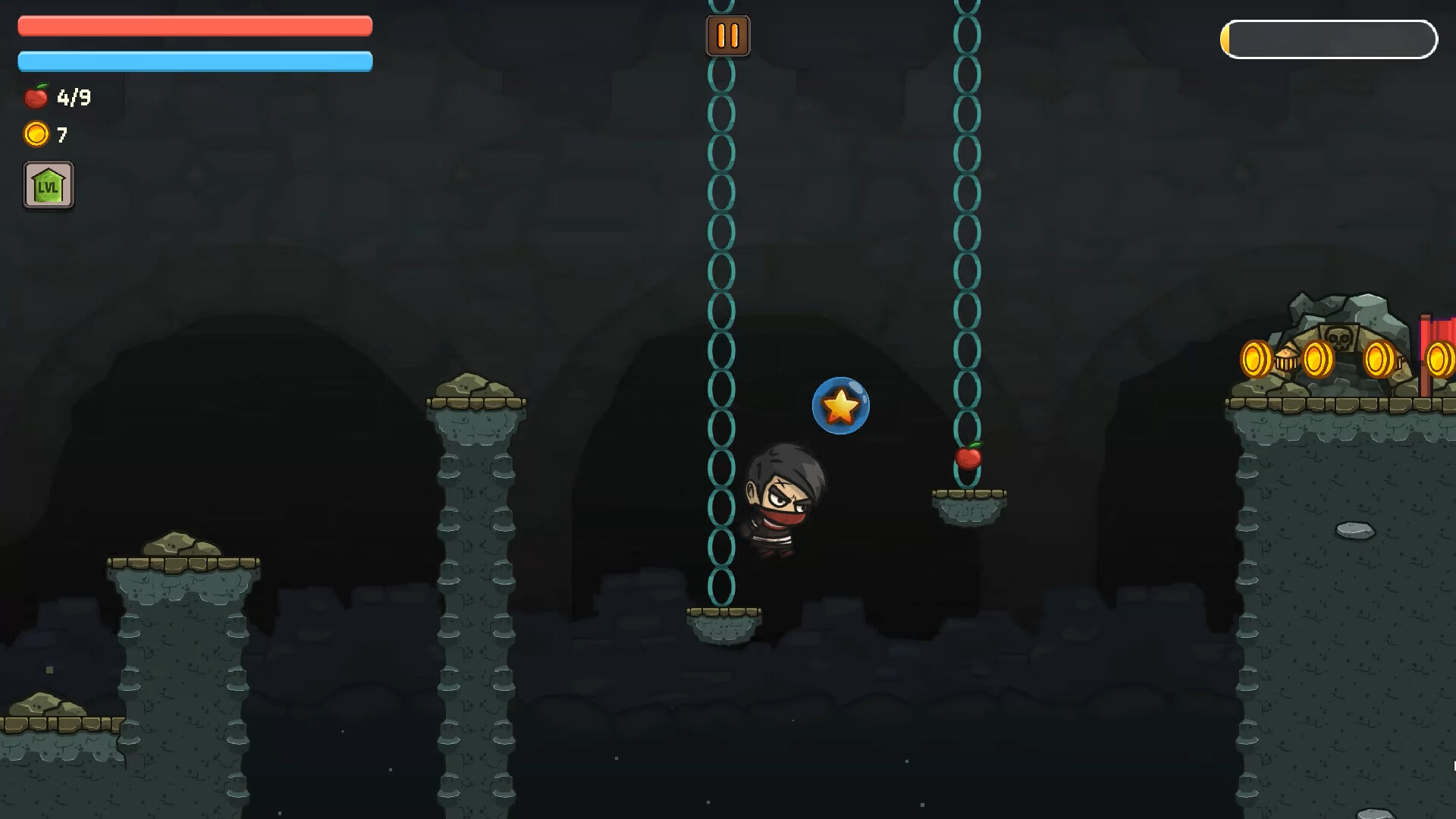Click the coin count number 7
1456x819 pixels.
(62, 135)
